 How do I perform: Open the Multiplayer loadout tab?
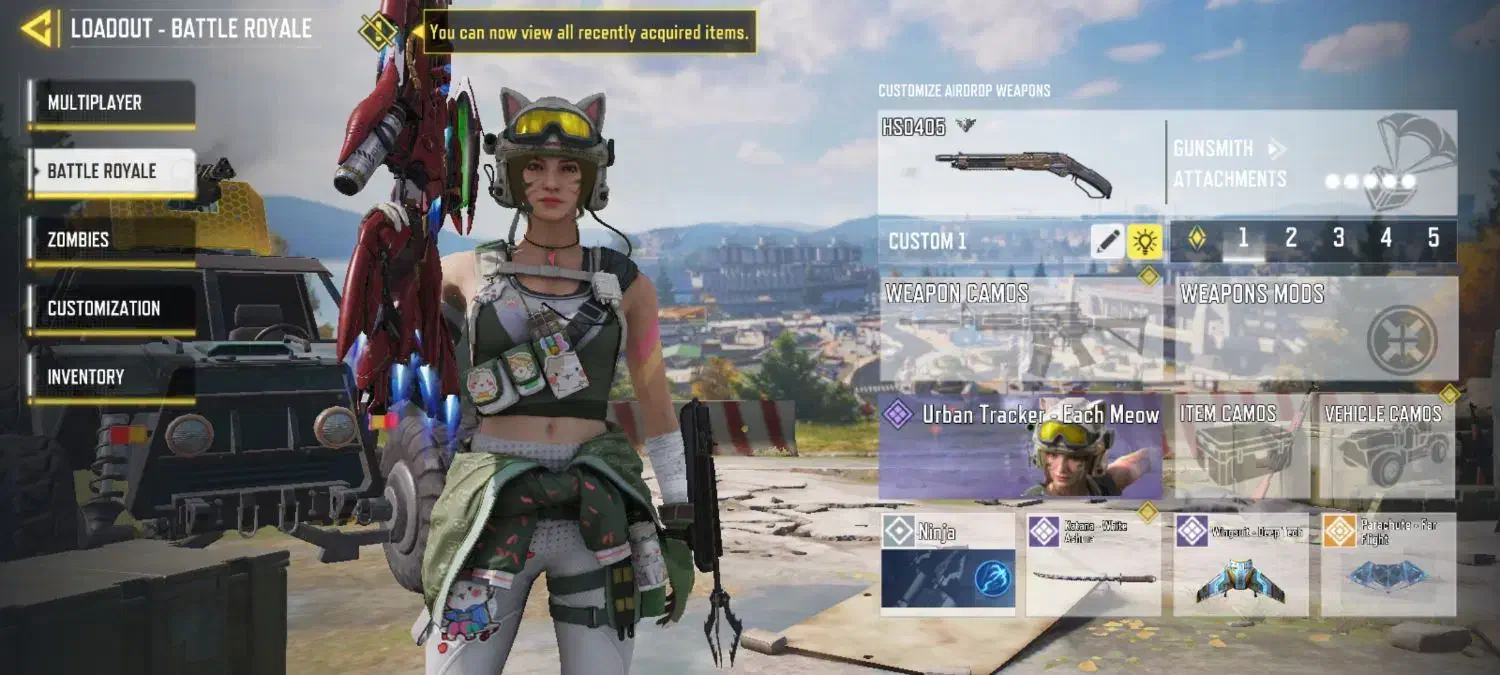point(111,103)
